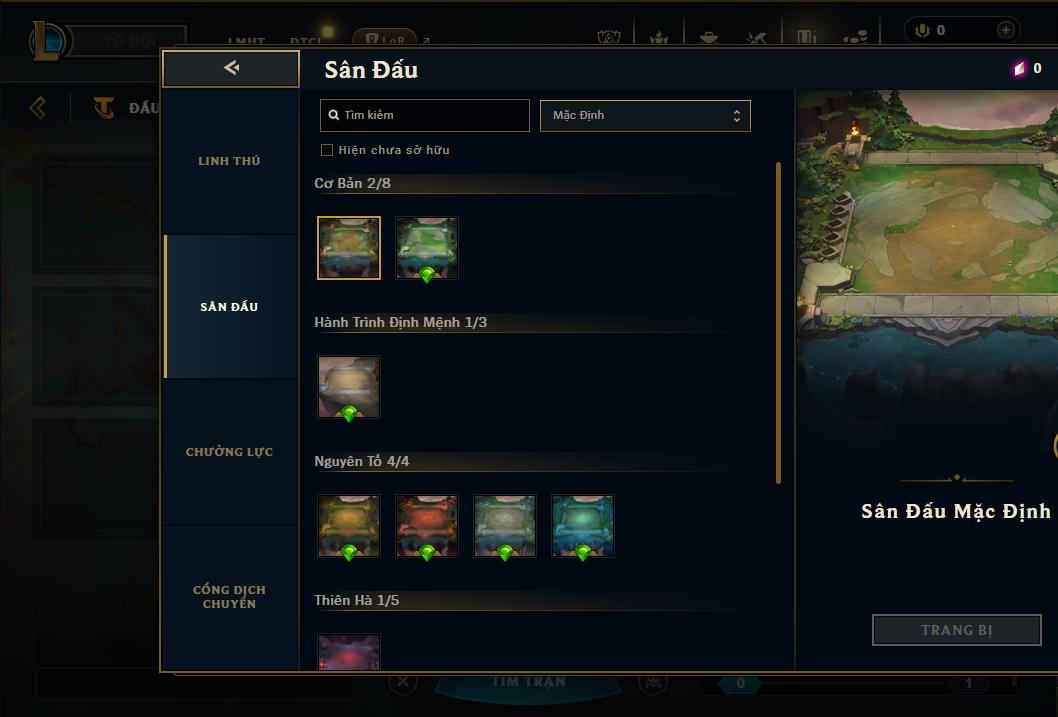Go back using the arrow button
1058x717 pixels.
(231, 68)
